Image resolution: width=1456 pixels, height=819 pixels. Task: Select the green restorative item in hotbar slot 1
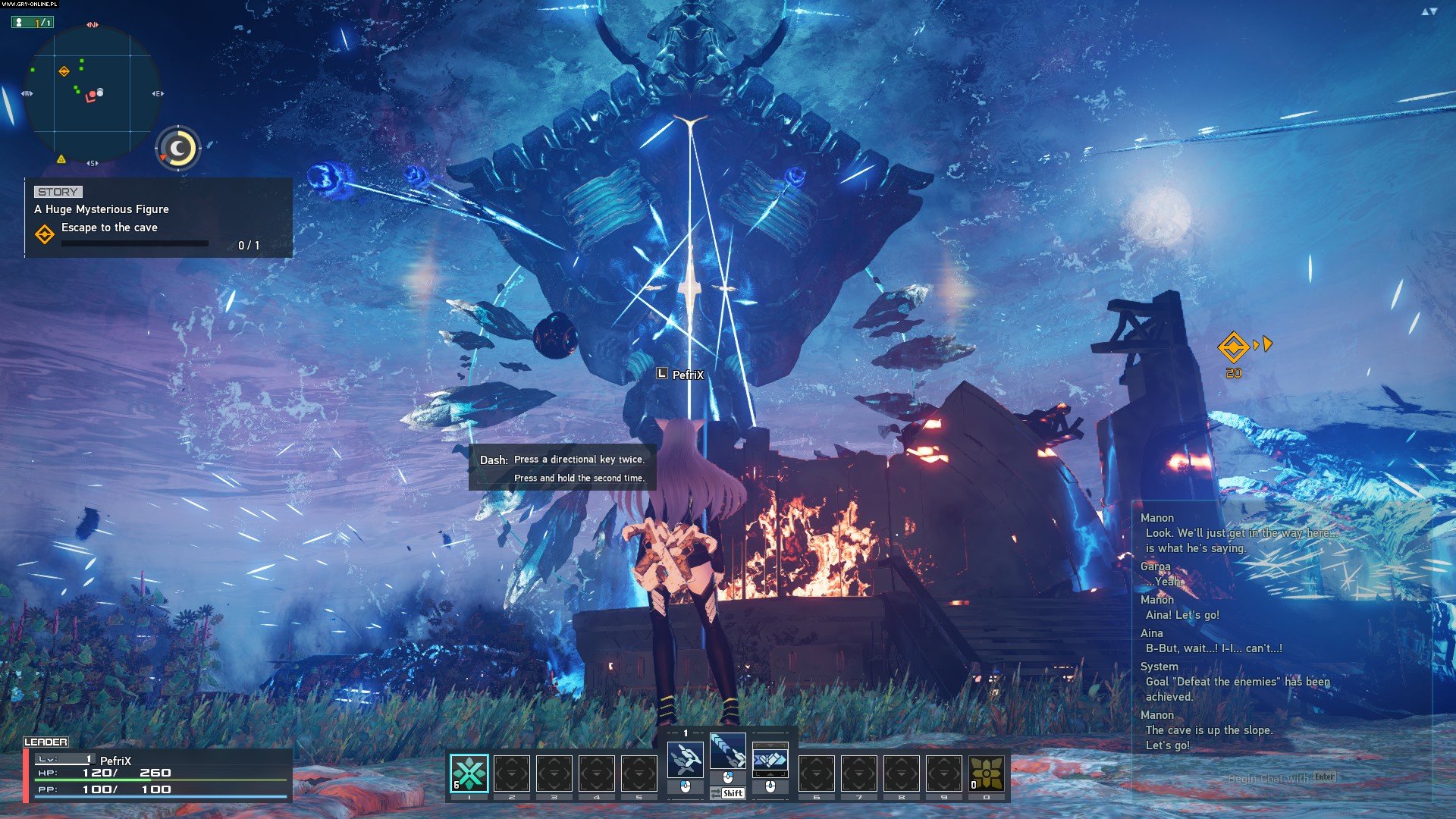click(469, 773)
